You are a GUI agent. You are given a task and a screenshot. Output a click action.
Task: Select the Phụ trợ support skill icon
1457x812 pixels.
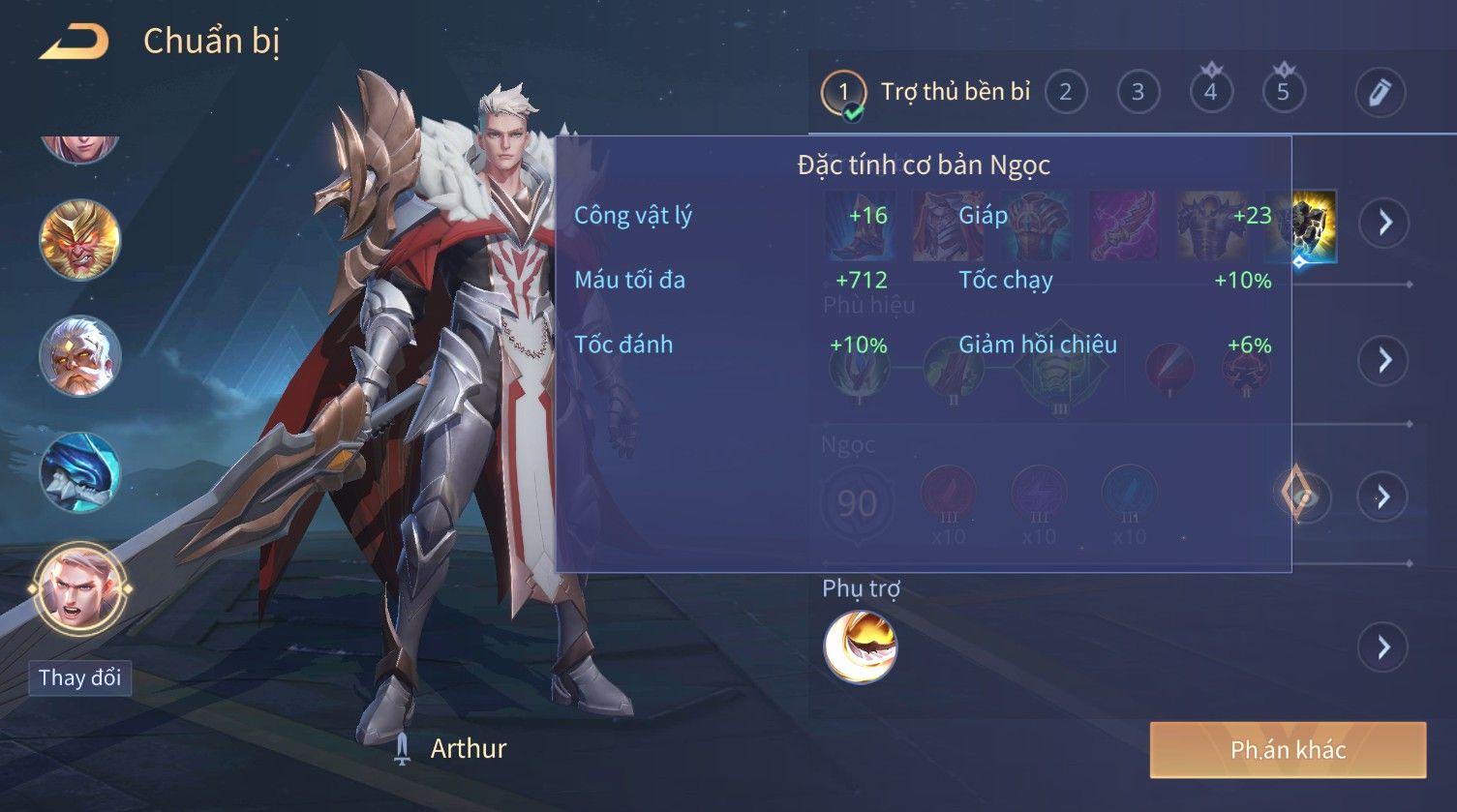click(x=860, y=647)
